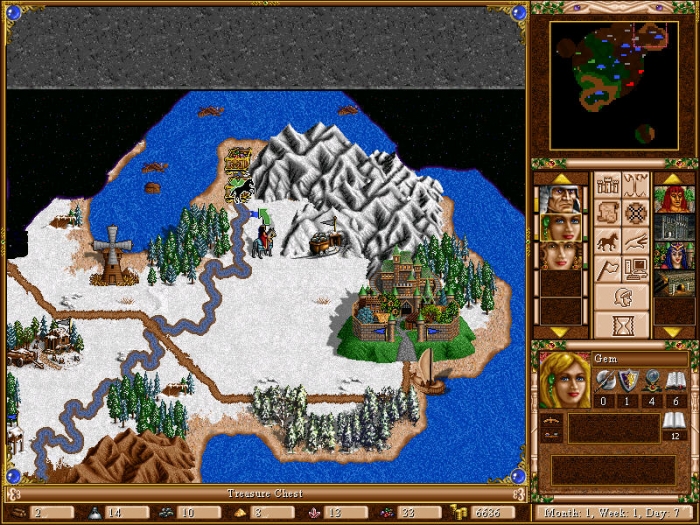Select the grey stone castle in town list
The width and height of the screenshot is (700, 525).
674,227
